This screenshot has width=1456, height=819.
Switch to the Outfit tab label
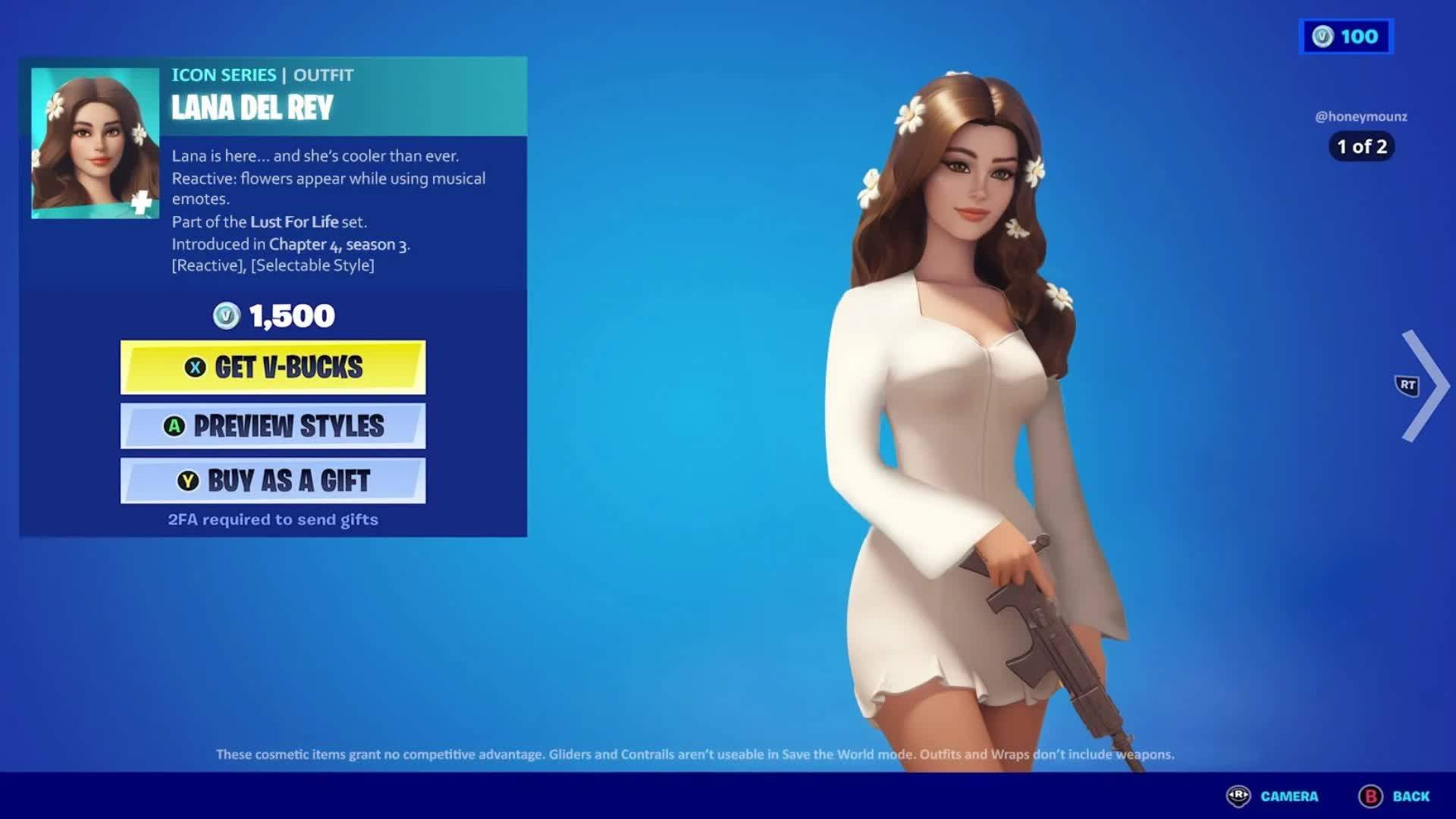325,75
